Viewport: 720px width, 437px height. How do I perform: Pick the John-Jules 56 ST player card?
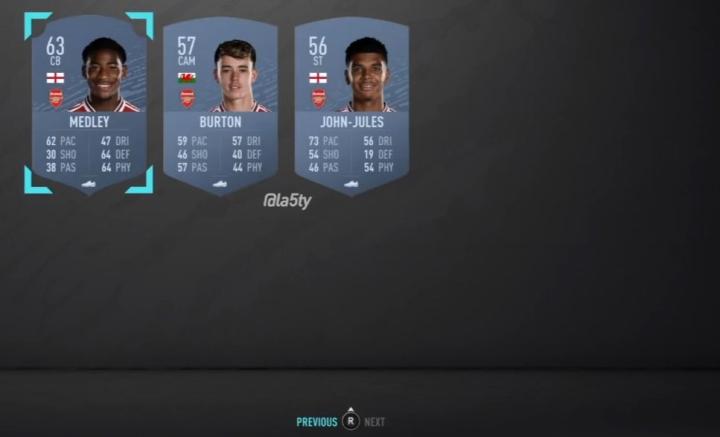point(351,105)
